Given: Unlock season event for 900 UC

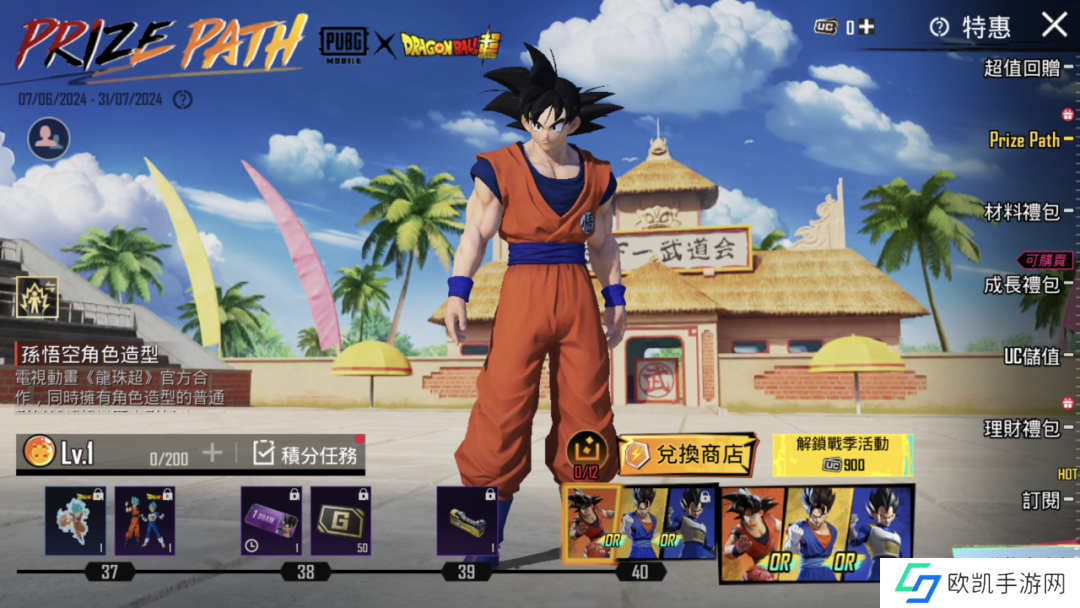Looking at the screenshot, I should coord(842,454).
